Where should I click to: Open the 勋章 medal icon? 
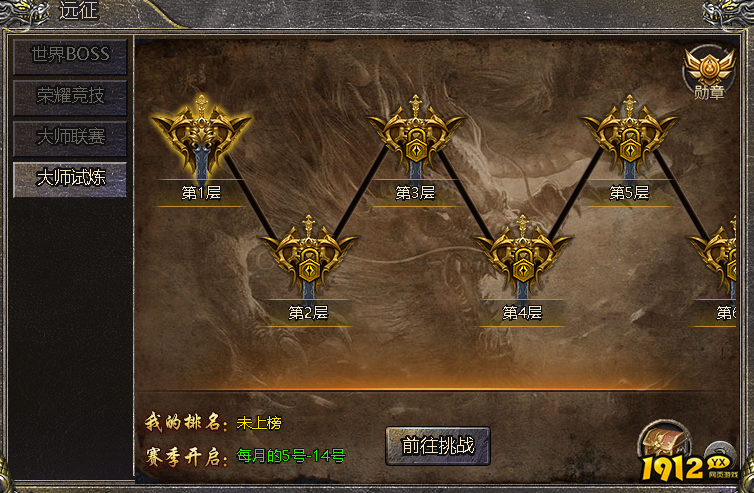point(708,72)
